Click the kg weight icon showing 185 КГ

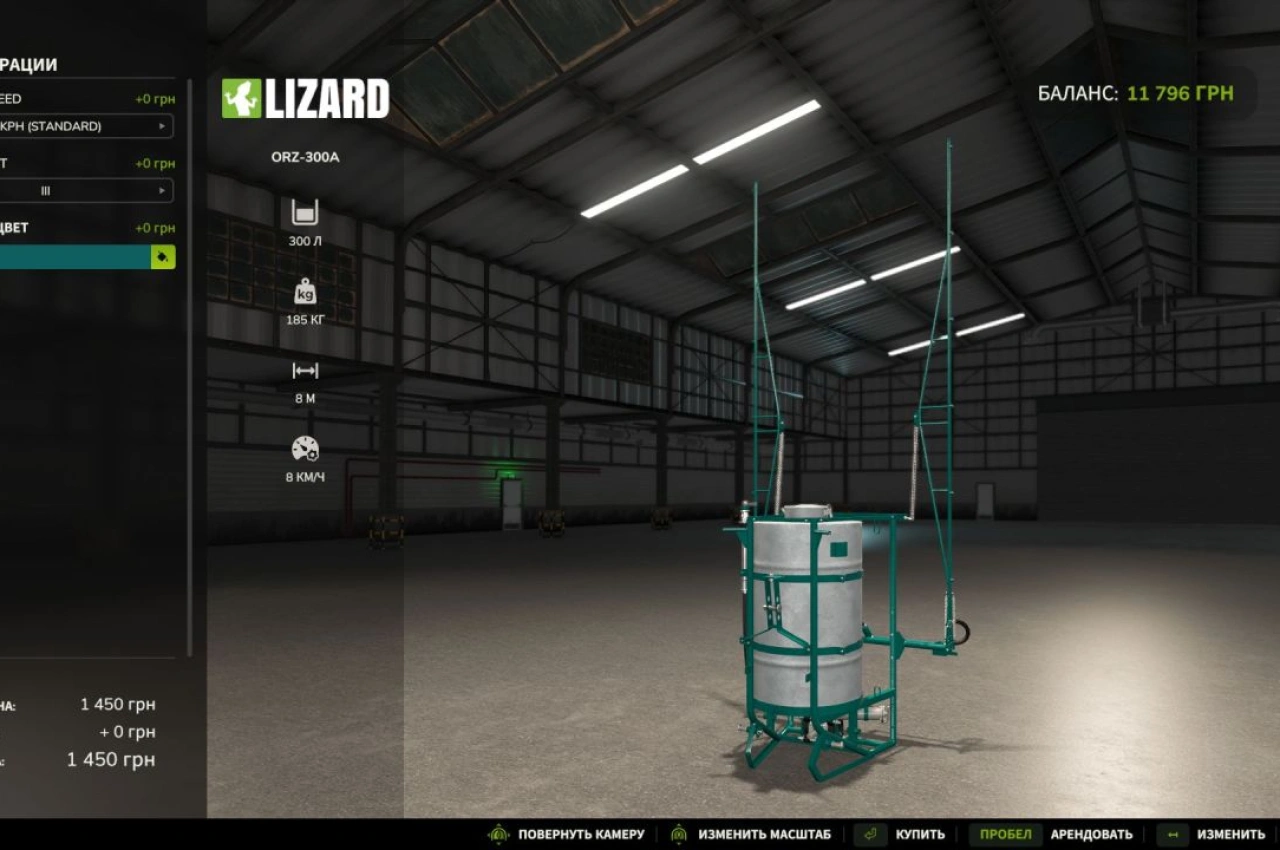(303, 293)
